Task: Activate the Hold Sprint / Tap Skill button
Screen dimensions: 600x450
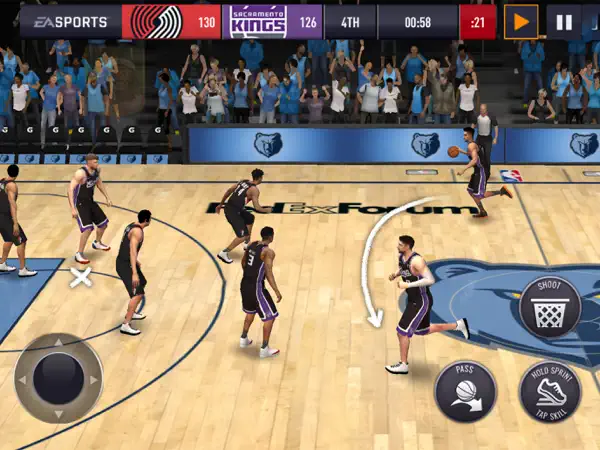Action: (x=549, y=391)
